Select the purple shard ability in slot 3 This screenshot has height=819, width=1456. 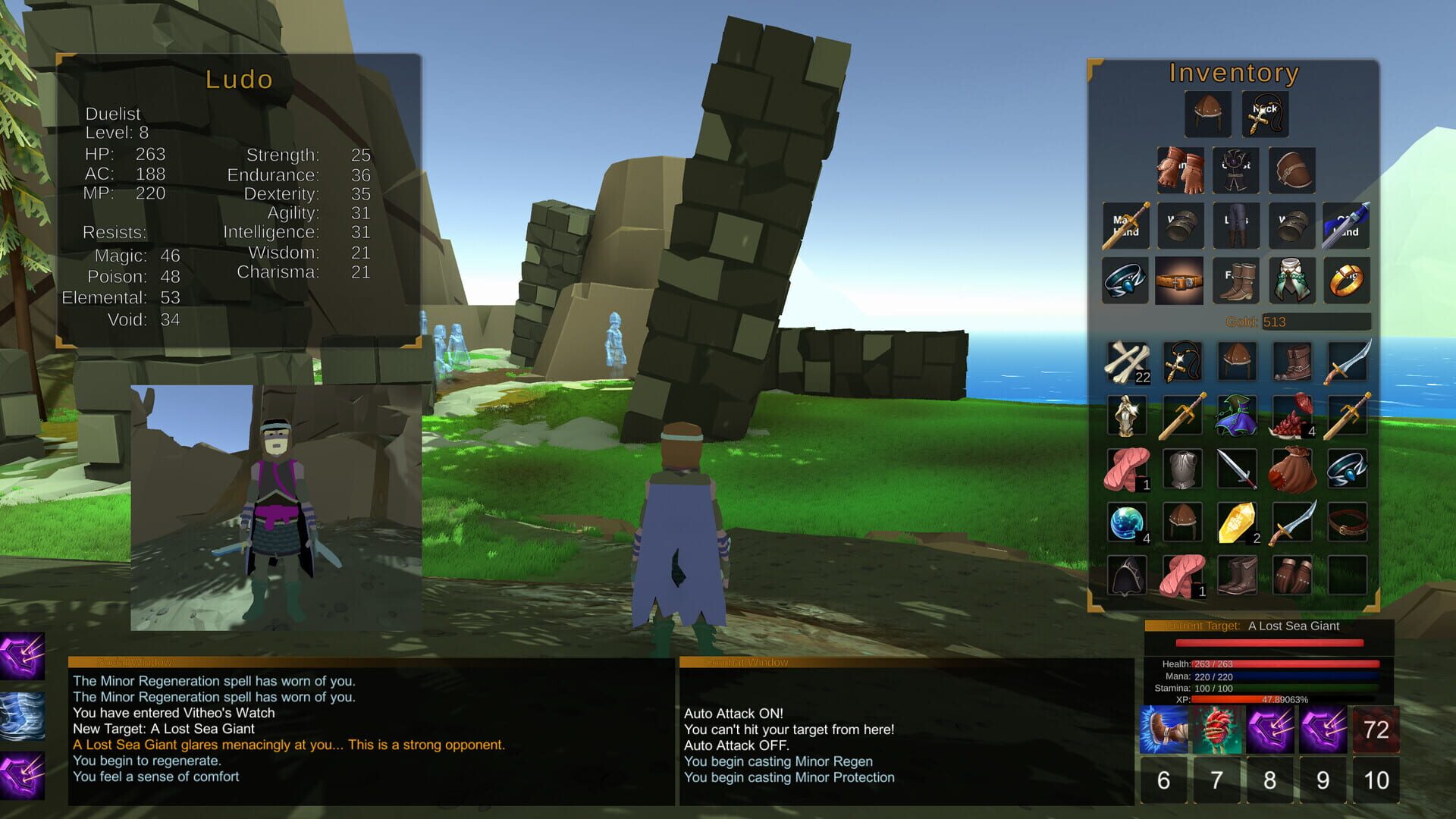pyautogui.click(x=1270, y=730)
